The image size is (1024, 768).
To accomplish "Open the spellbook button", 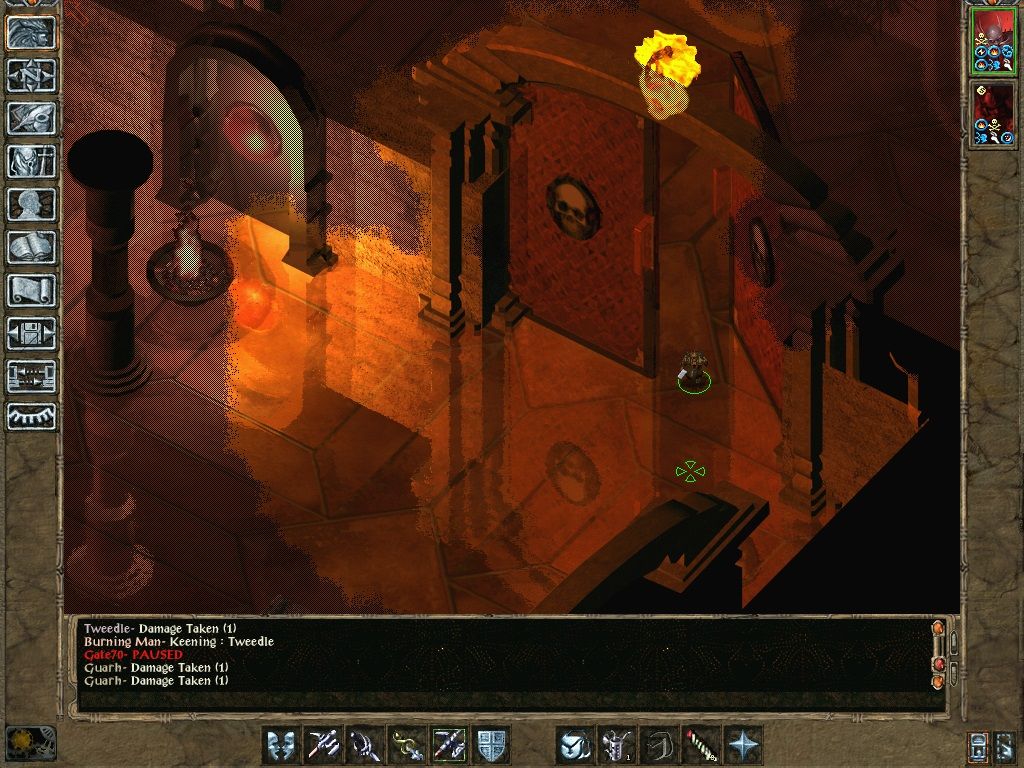I will point(31,248).
